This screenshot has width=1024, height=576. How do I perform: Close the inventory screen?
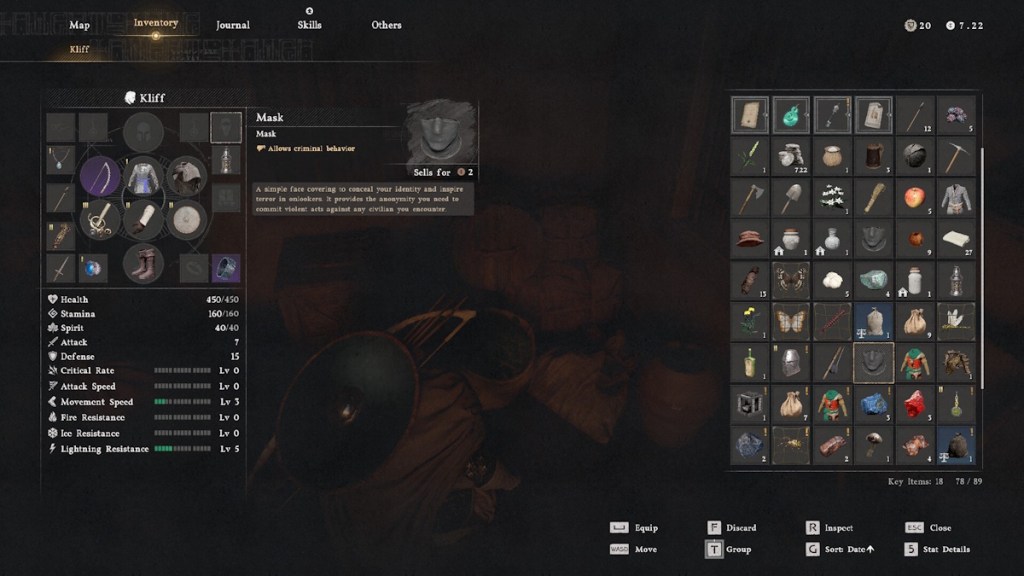939,528
